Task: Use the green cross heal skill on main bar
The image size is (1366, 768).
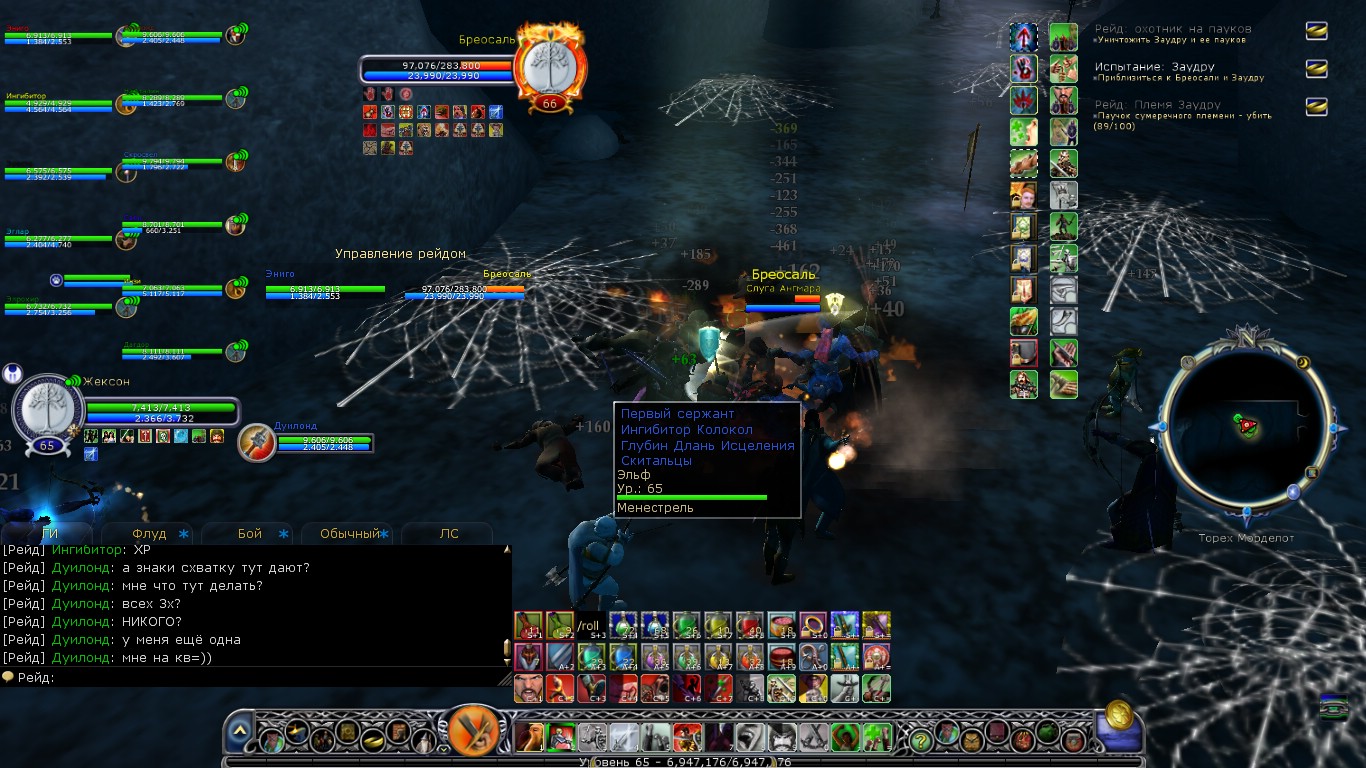Action: (877, 737)
